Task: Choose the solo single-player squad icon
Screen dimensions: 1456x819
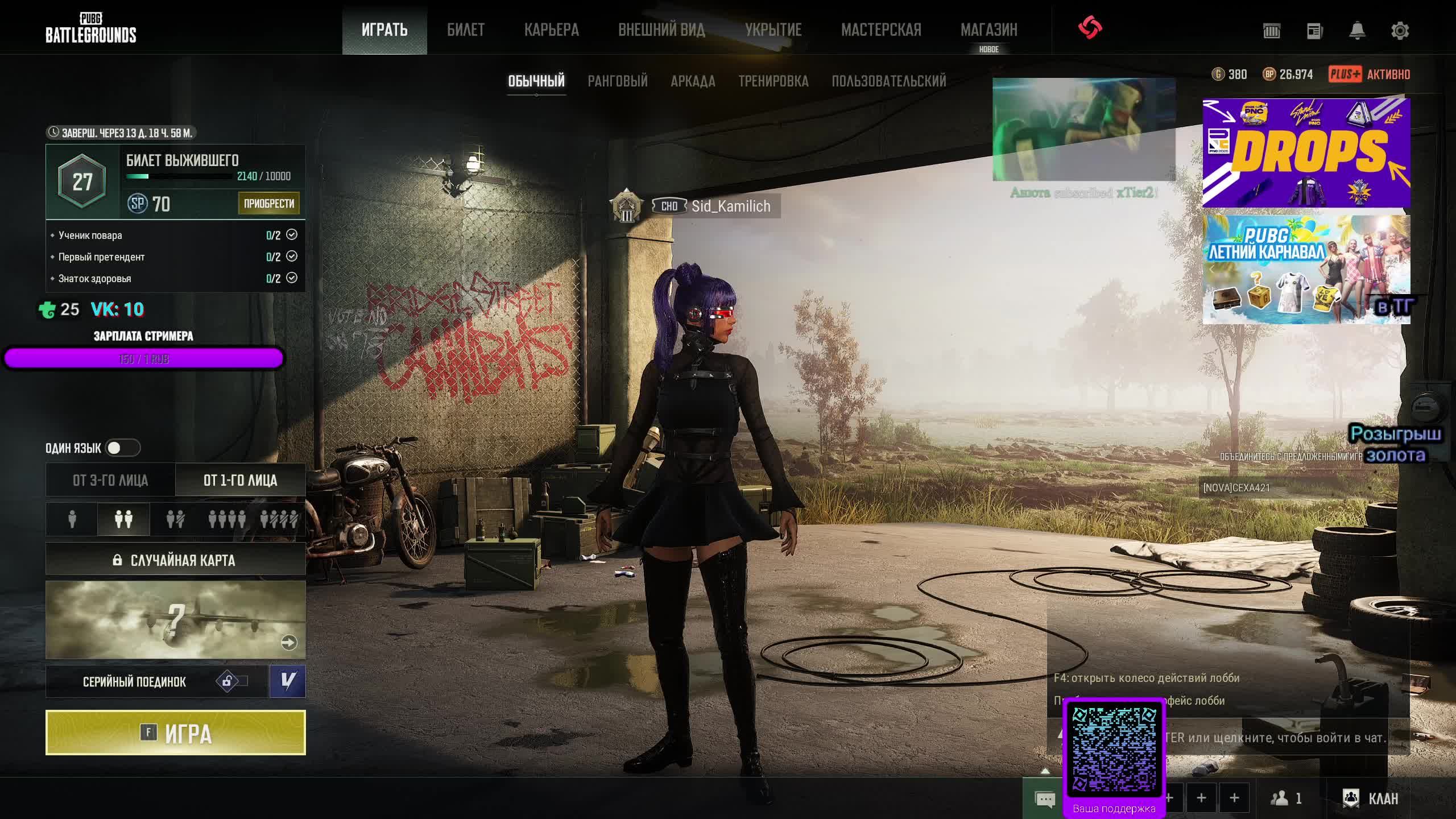Action: (72, 519)
